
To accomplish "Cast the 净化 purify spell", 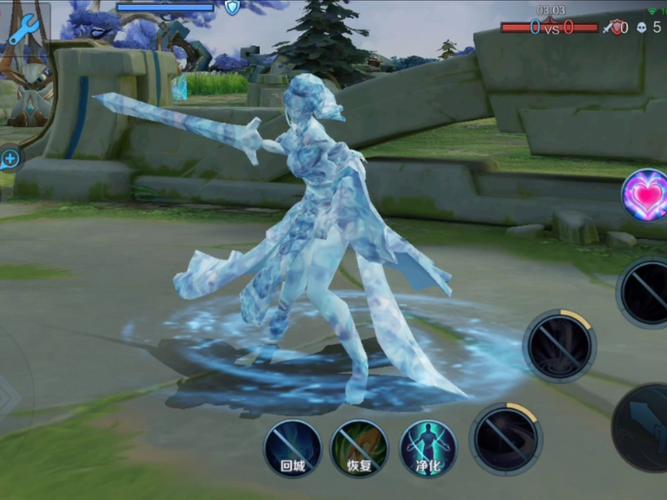I will 428,447.
